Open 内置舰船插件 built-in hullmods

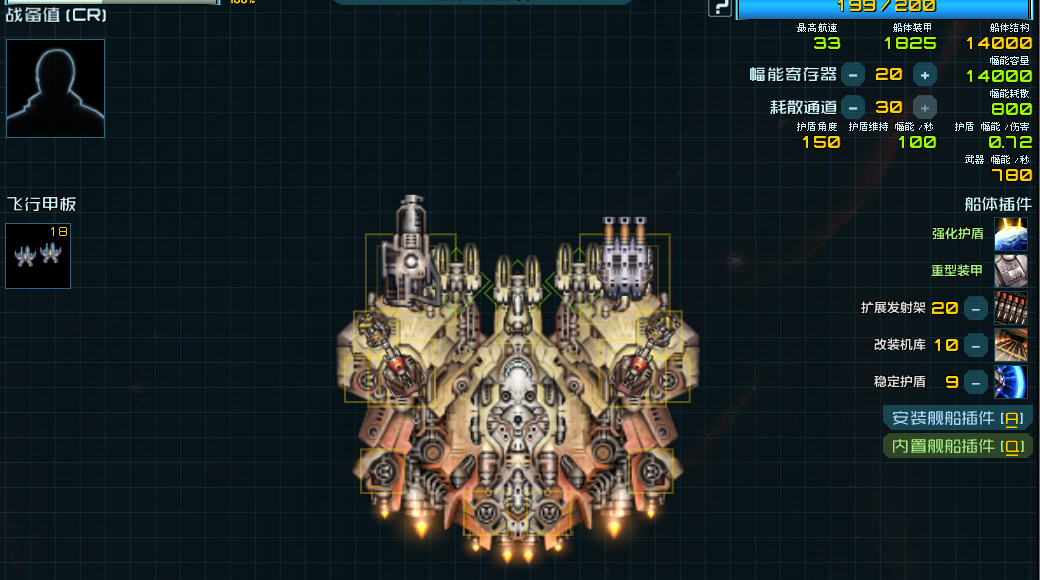pyautogui.click(x=957, y=446)
